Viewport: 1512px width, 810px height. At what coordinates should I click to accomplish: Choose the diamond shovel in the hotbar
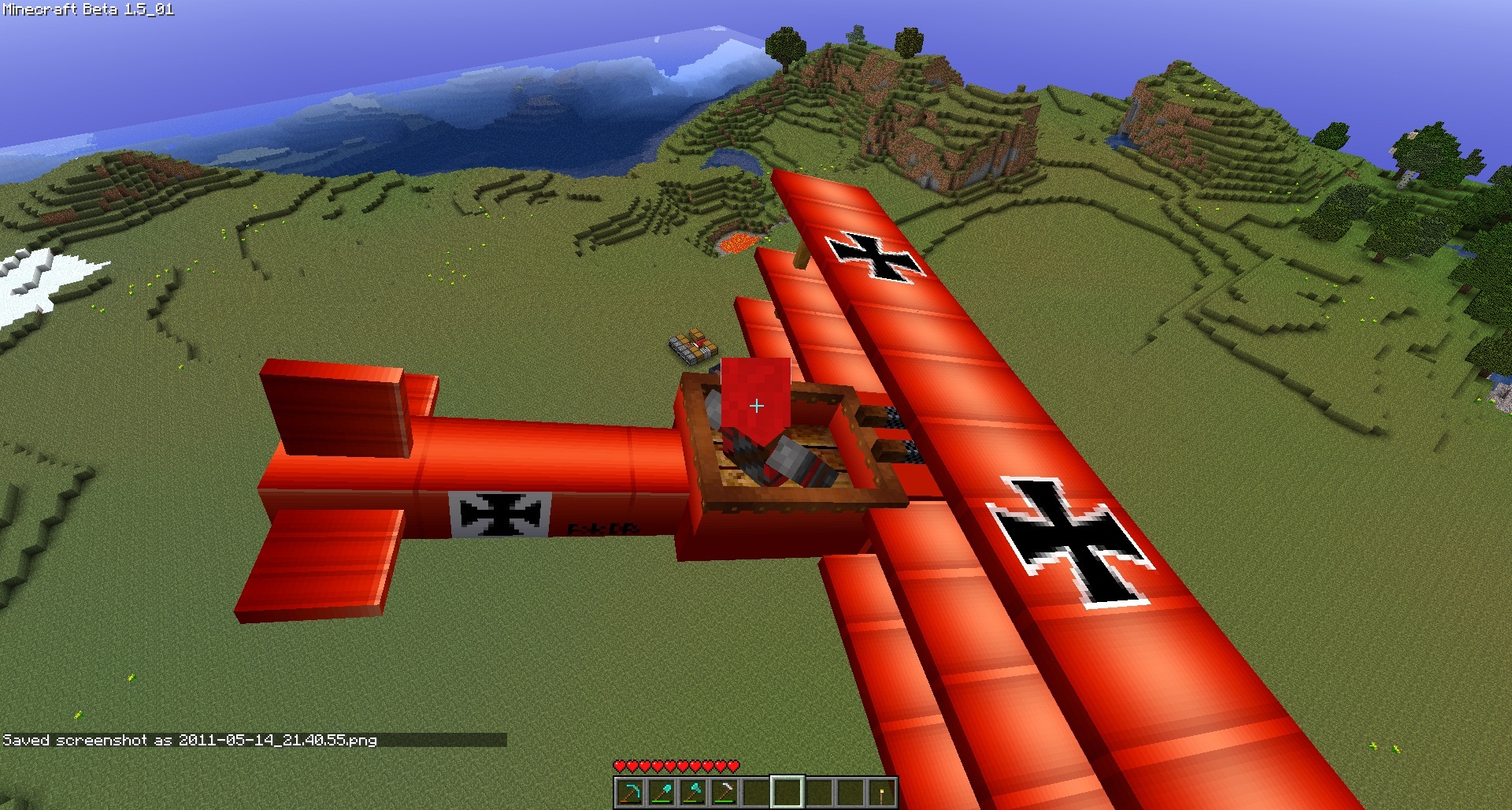tap(661, 792)
